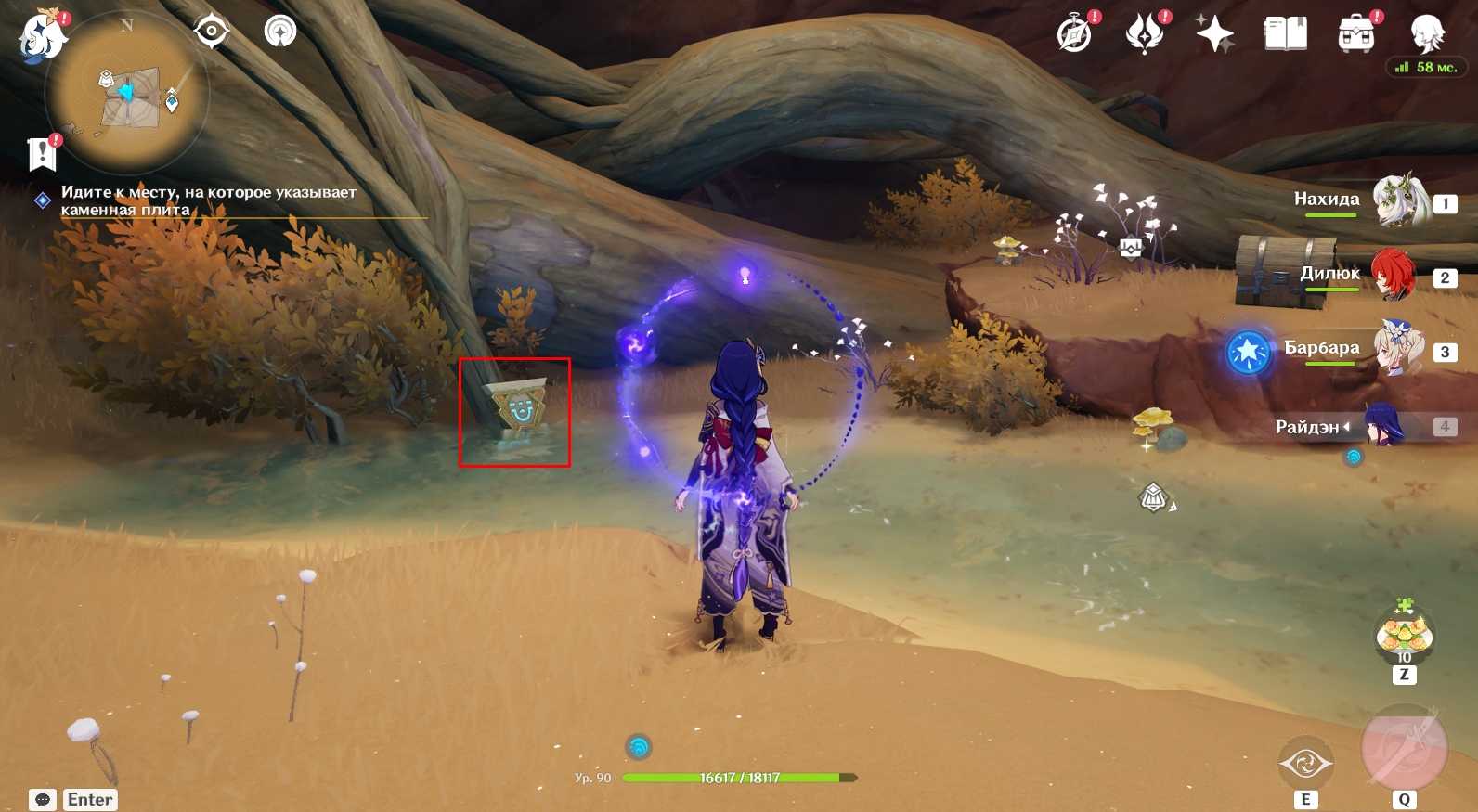Open the quest log exclamation bookmark
The image size is (1478, 812).
coord(43,153)
